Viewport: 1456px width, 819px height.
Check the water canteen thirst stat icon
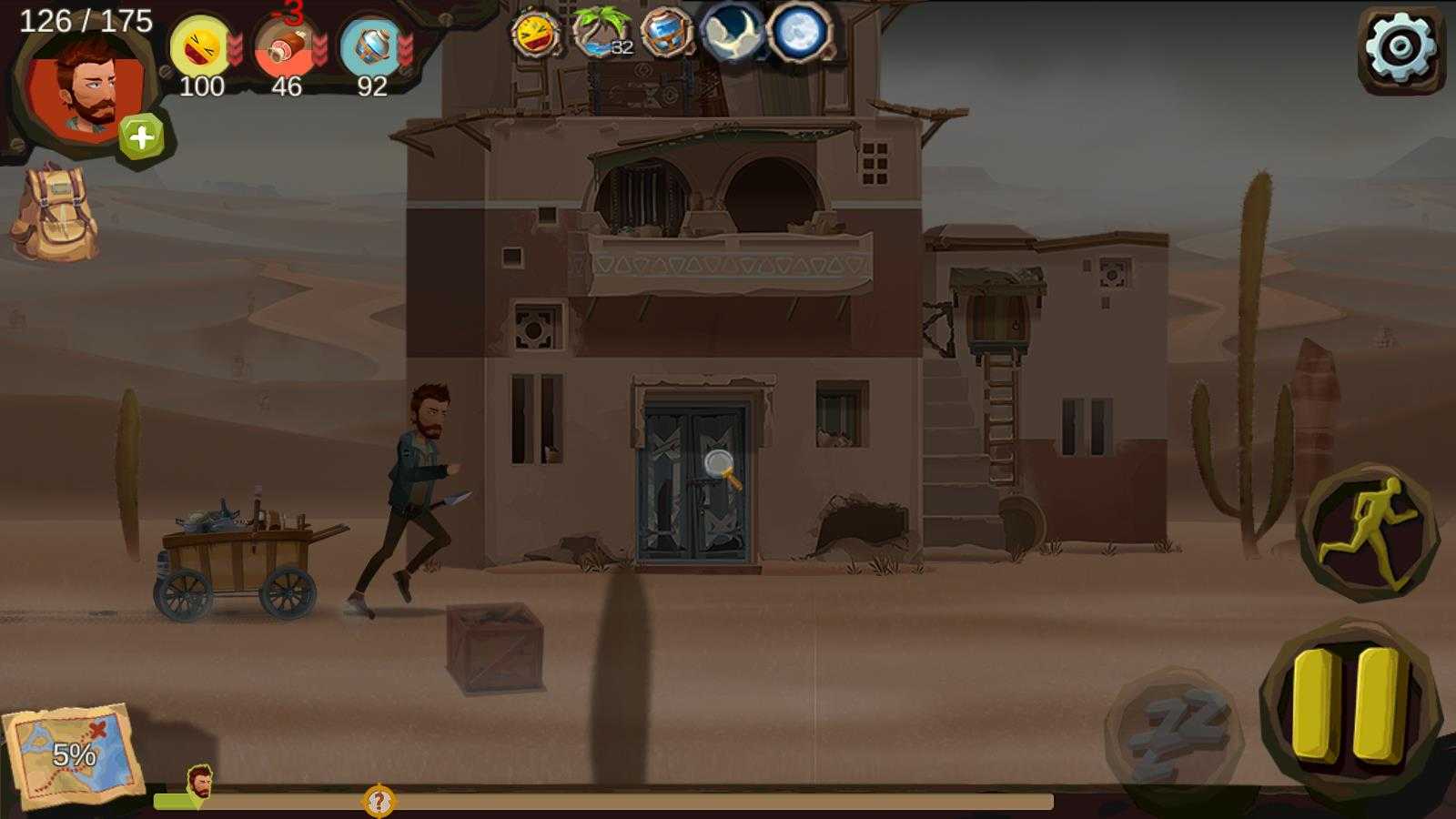pyautogui.click(x=371, y=47)
